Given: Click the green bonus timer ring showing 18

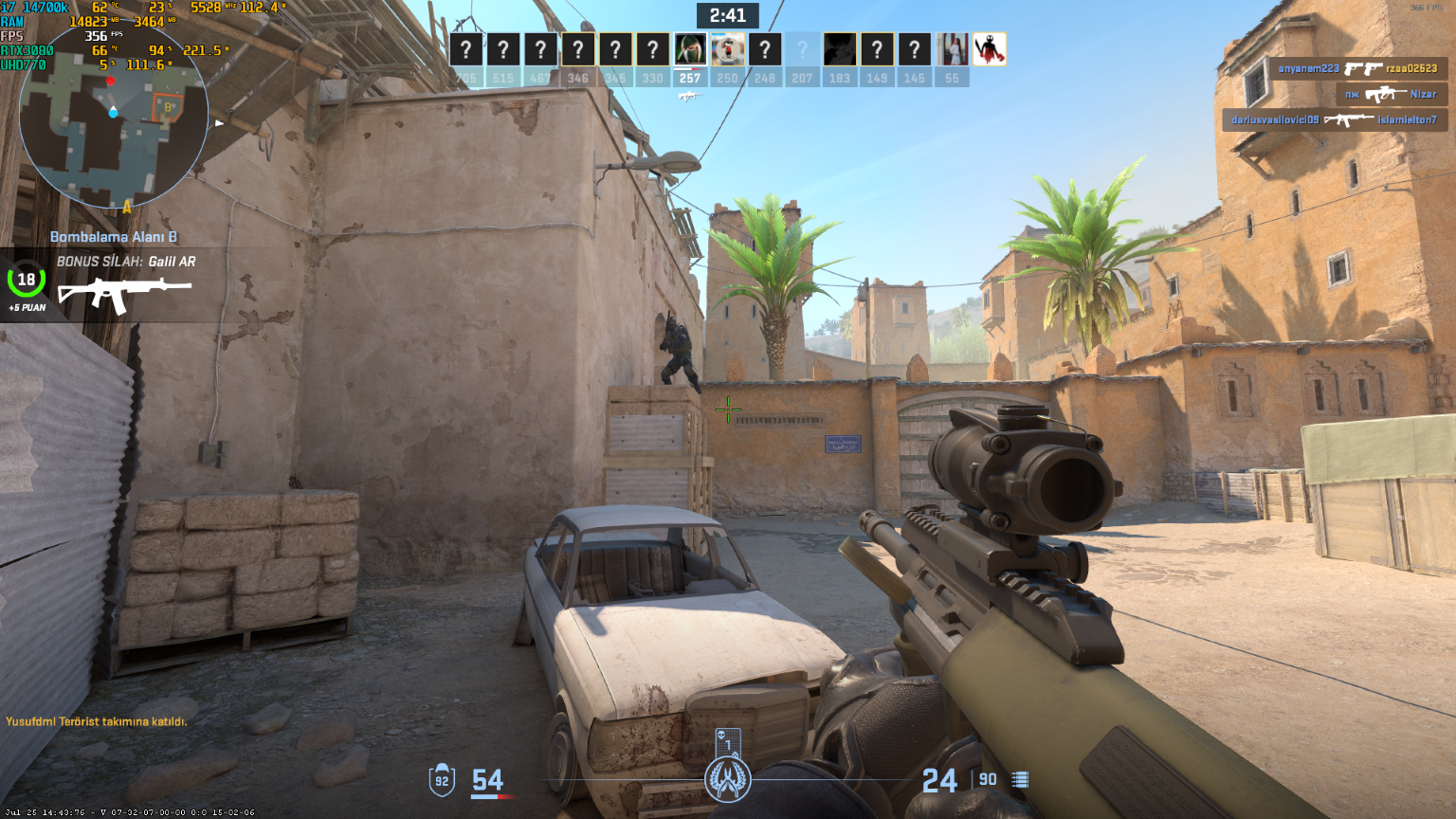Looking at the screenshot, I should click(27, 280).
